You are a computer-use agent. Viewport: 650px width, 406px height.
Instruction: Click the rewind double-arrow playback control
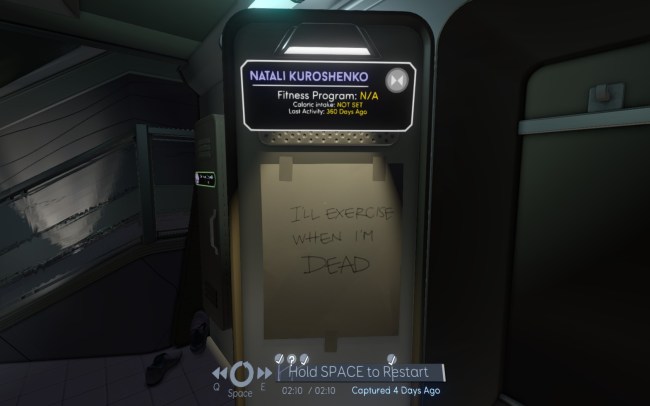[x=221, y=372]
